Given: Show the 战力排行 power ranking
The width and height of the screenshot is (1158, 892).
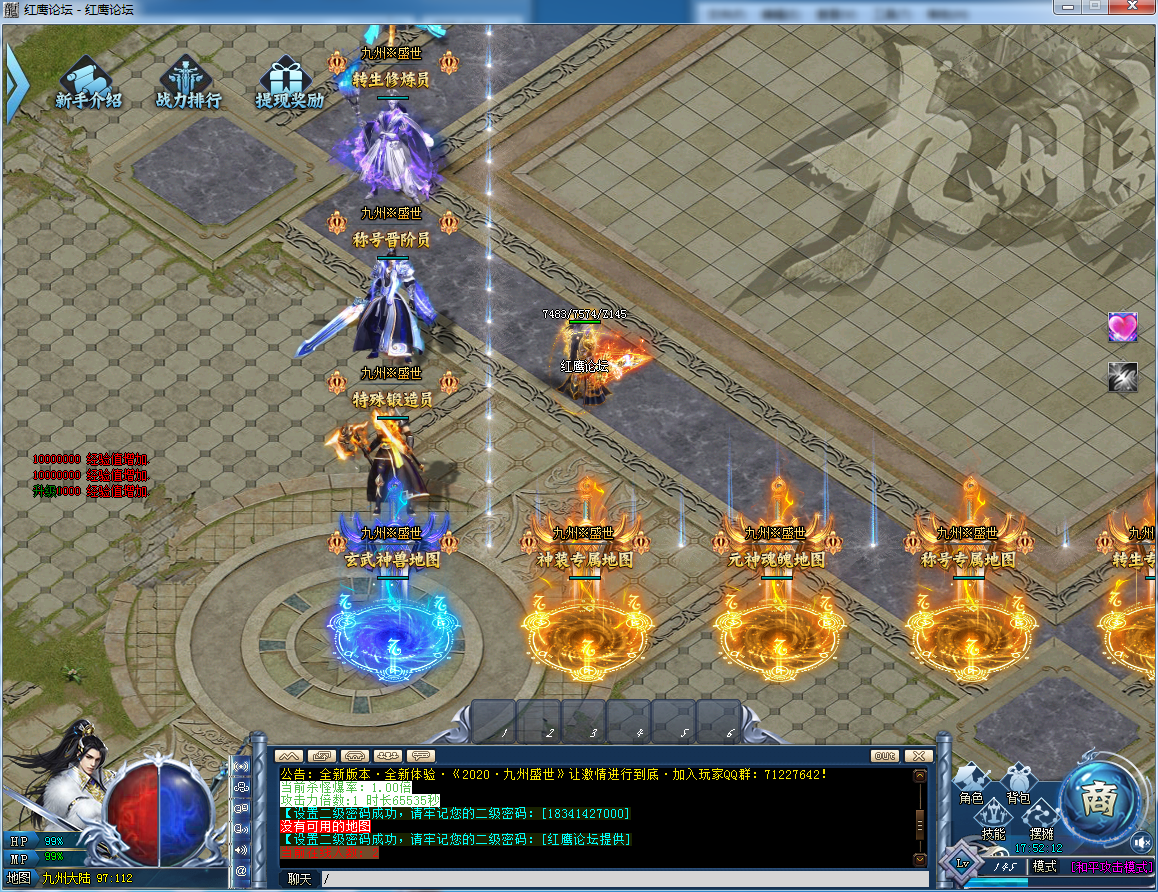Looking at the screenshot, I should click(x=188, y=84).
